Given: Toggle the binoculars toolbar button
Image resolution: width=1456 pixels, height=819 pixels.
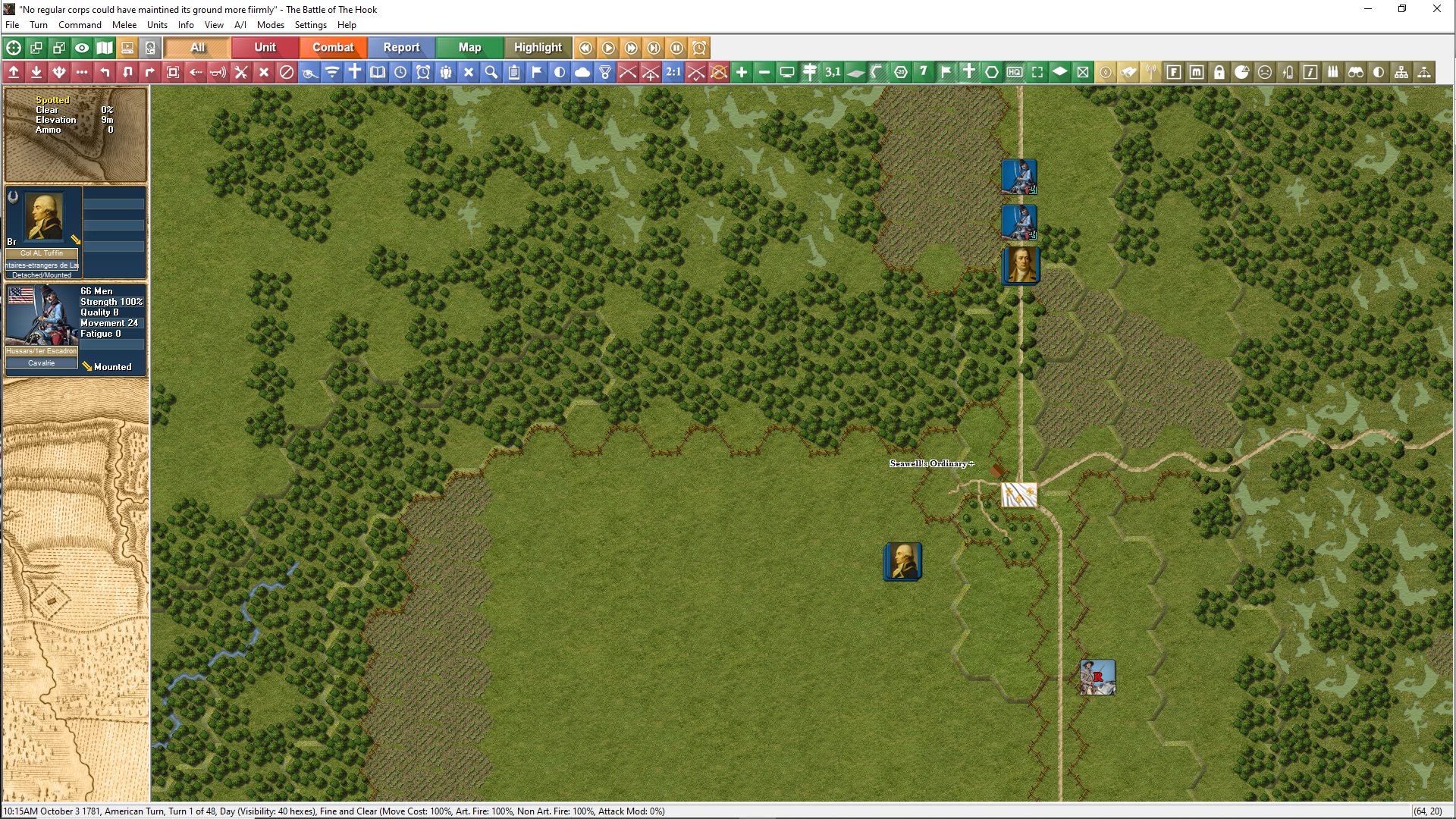Looking at the screenshot, I should (1356, 72).
